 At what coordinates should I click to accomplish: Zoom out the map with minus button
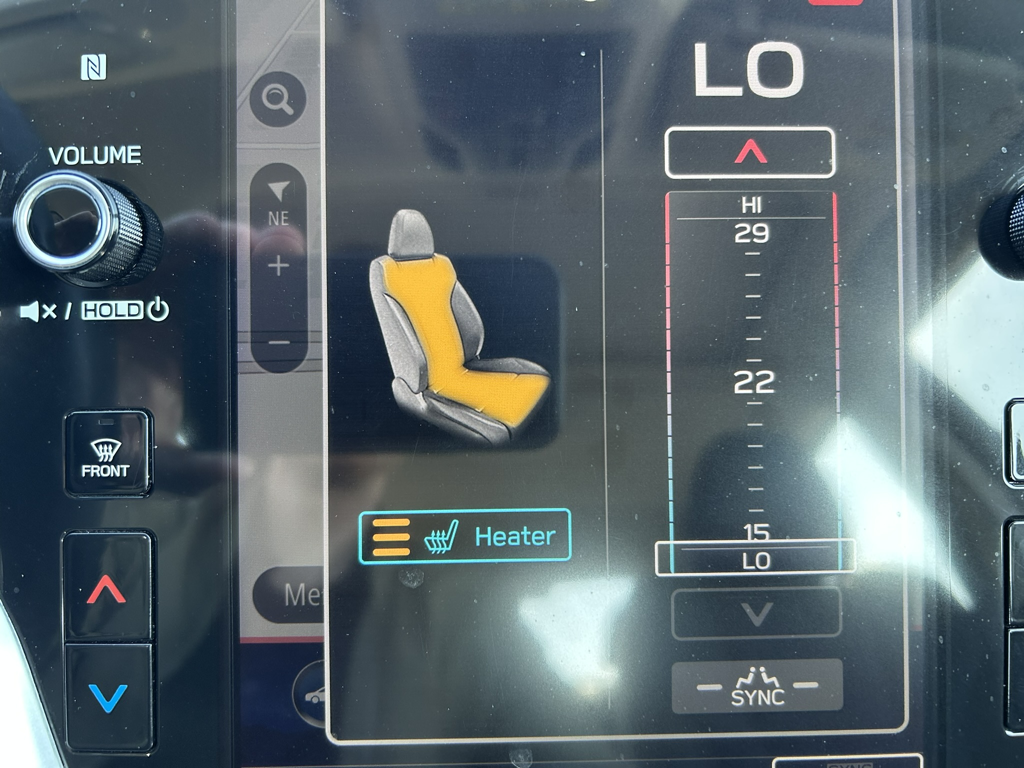[x=279, y=342]
